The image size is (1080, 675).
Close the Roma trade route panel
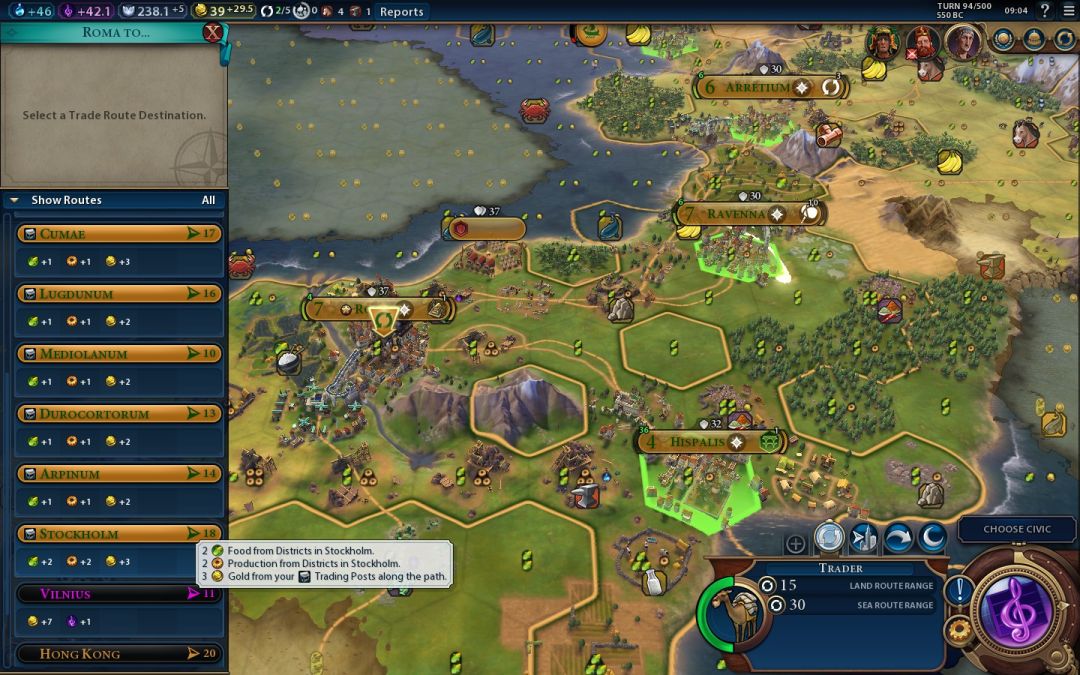(x=212, y=32)
